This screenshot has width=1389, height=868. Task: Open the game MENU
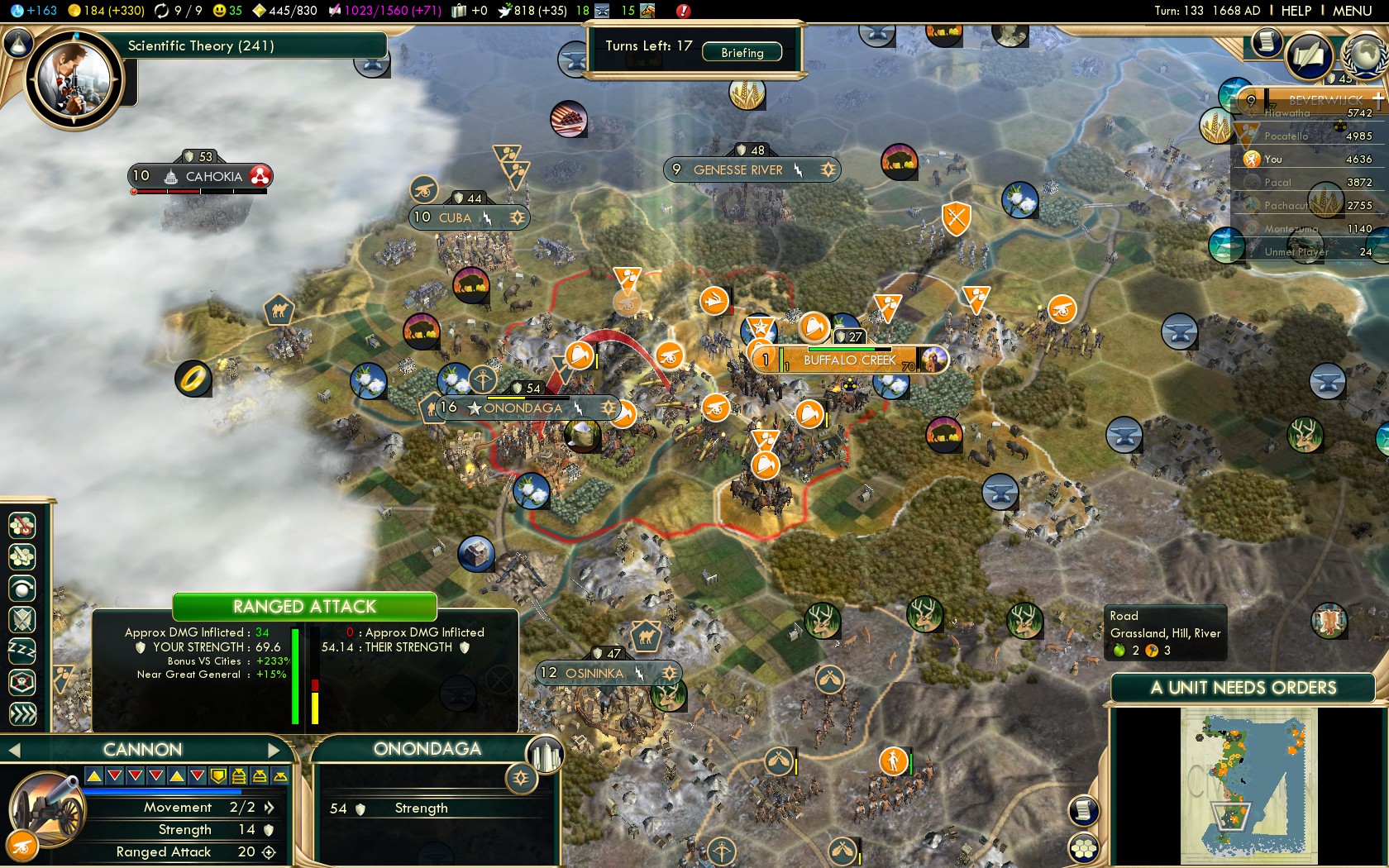coord(1352,11)
